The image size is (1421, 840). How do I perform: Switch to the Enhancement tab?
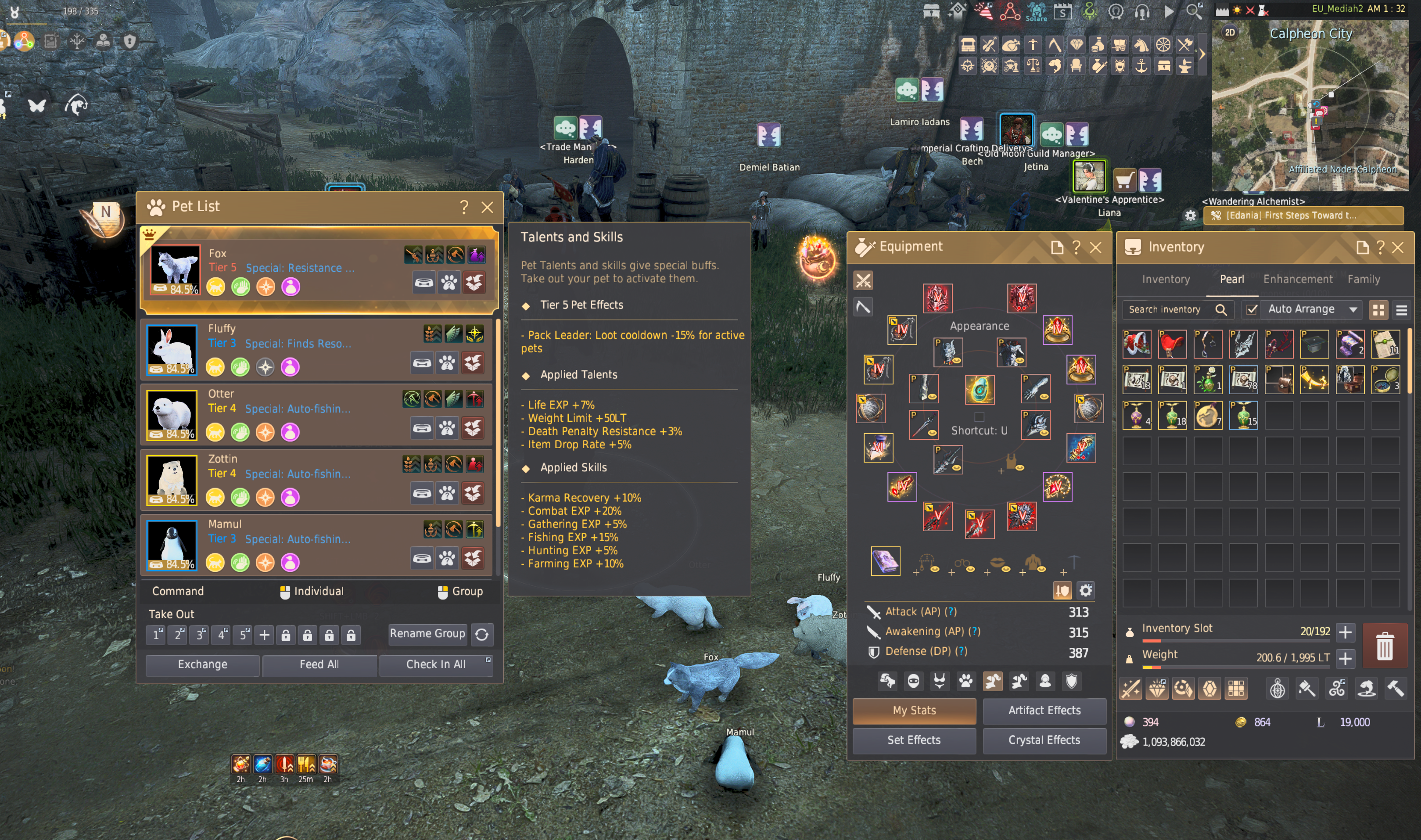[x=1298, y=279]
